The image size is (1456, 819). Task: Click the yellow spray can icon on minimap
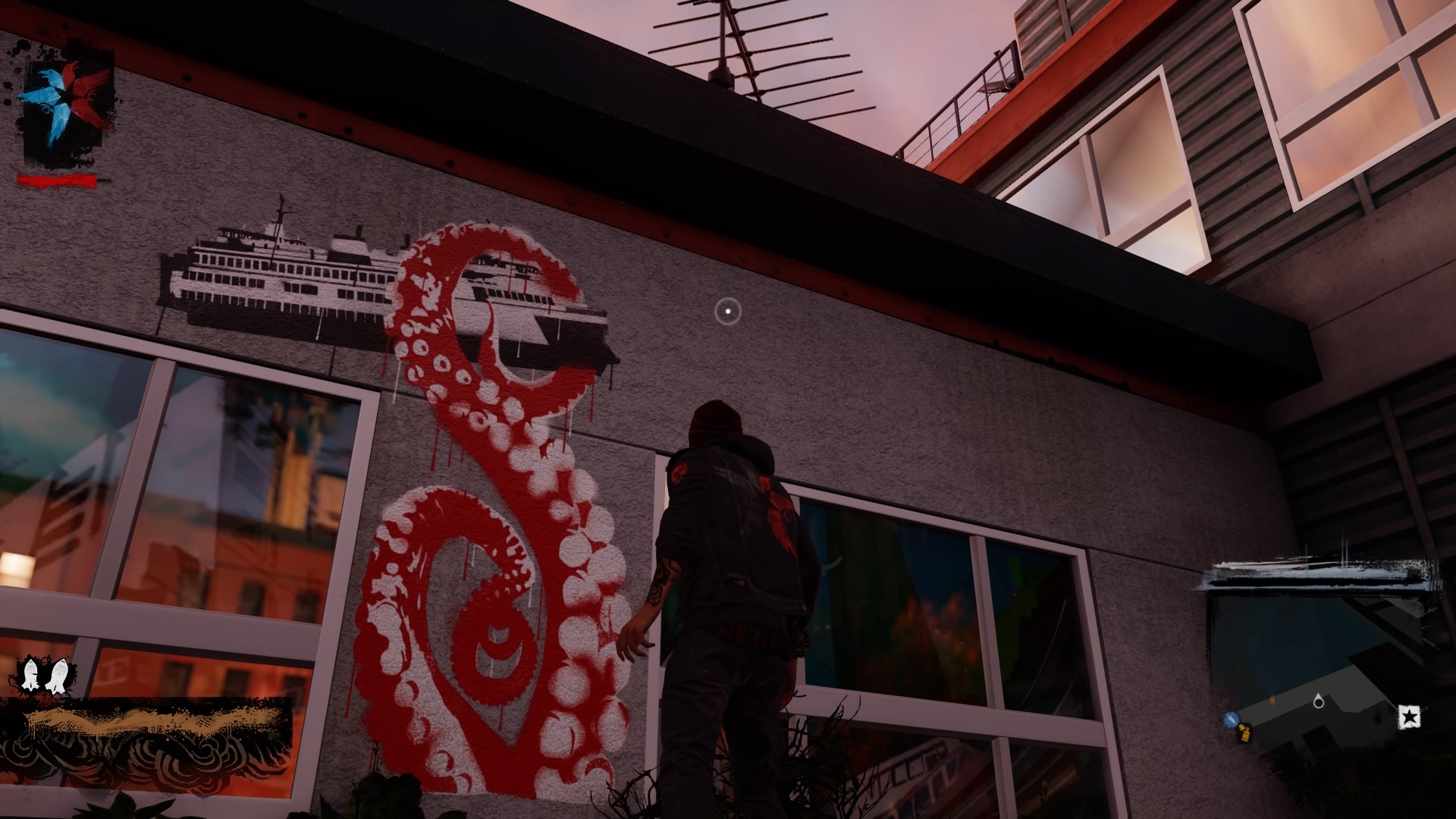pyautogui.click(x=1245, y=734)
